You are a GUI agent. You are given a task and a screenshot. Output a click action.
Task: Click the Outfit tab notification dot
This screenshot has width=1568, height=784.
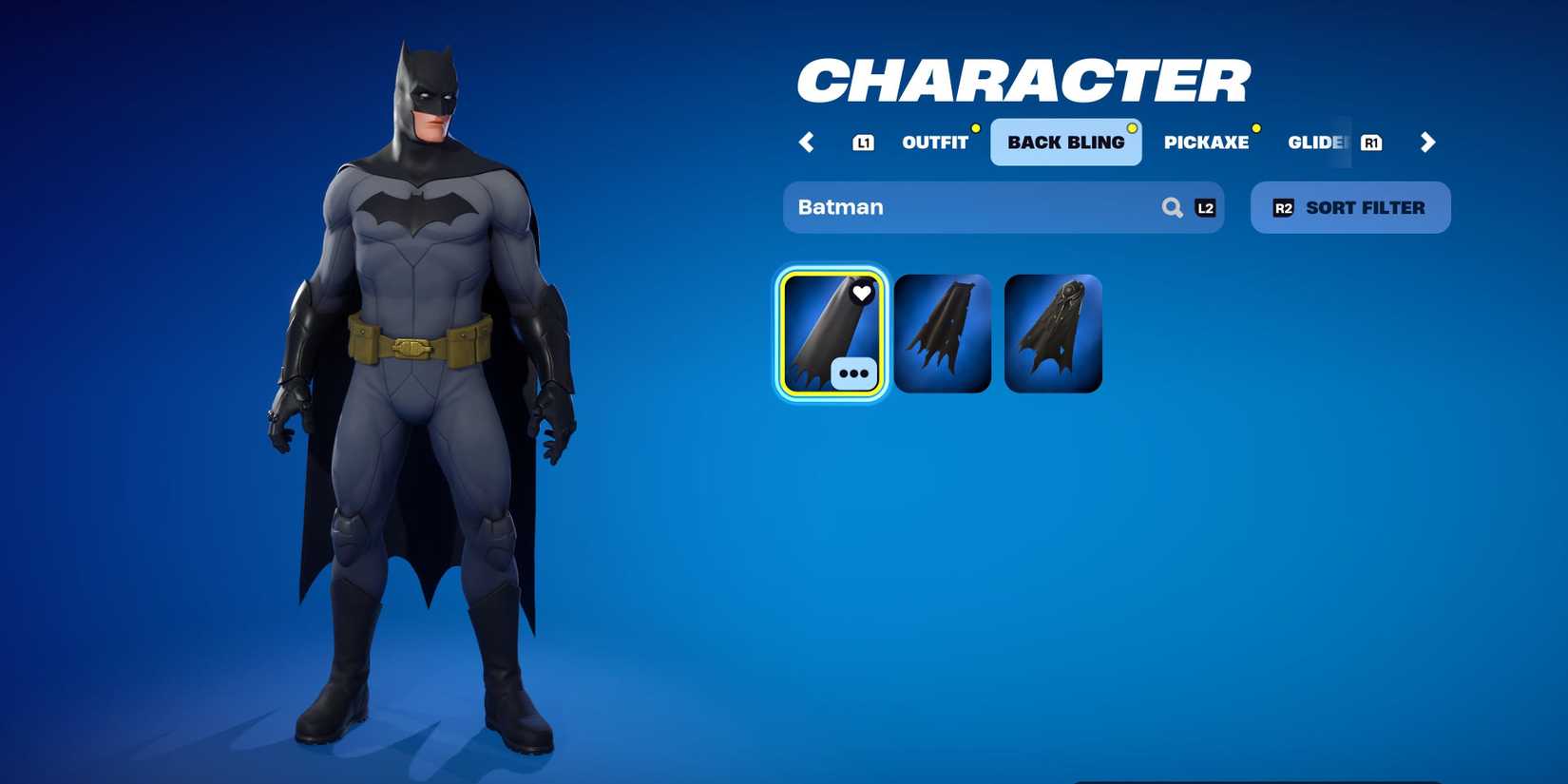[975, 126]
